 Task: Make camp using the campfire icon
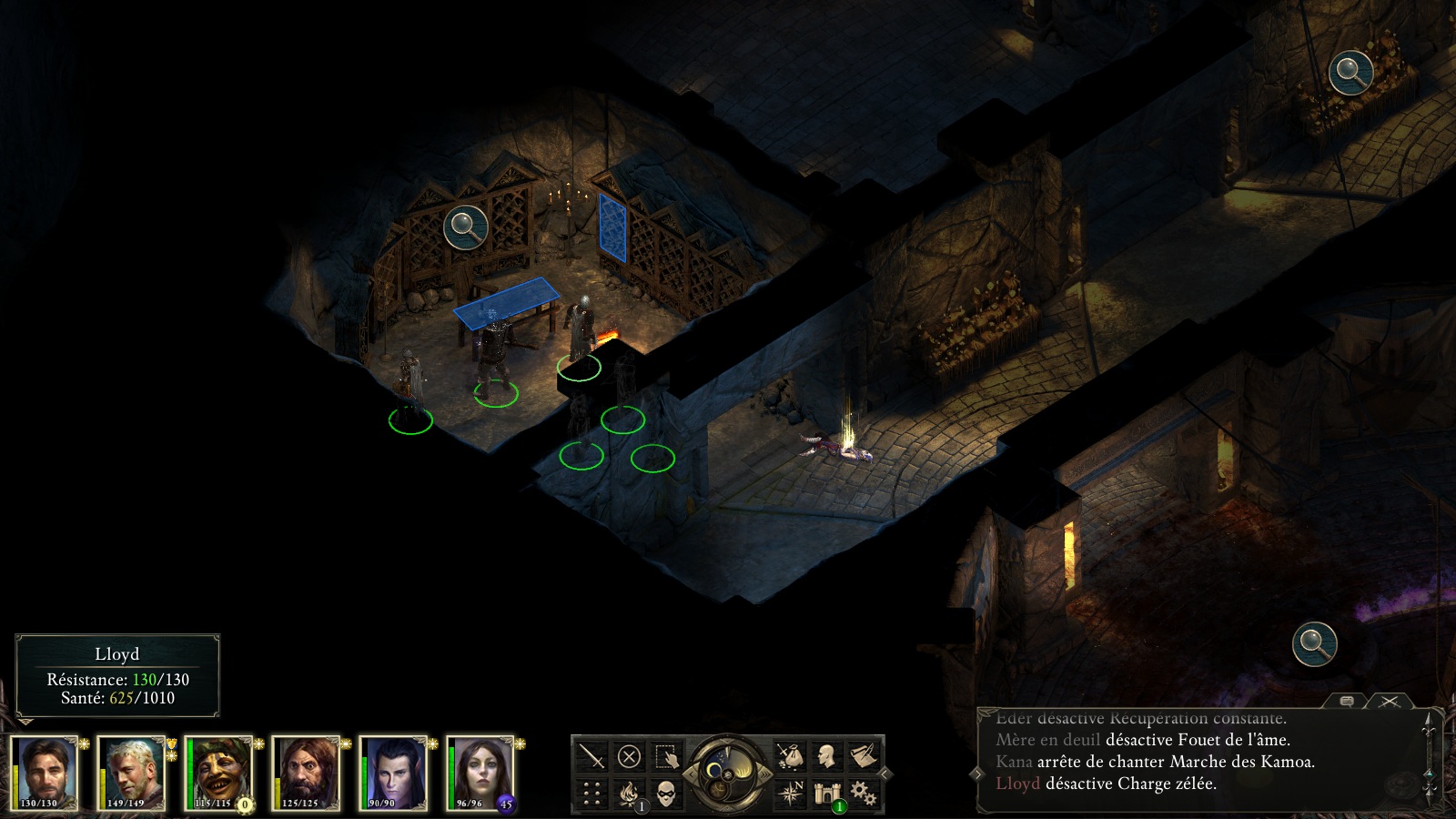[x=629, y=794]
